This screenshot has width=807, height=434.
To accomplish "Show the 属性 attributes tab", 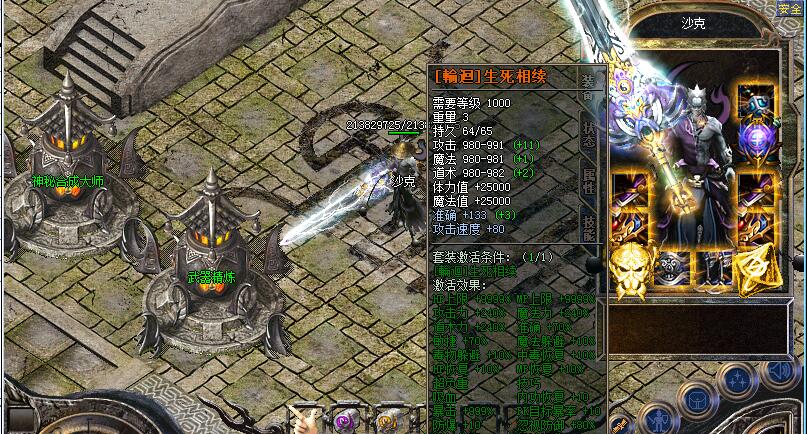I will tap(588, 182).
